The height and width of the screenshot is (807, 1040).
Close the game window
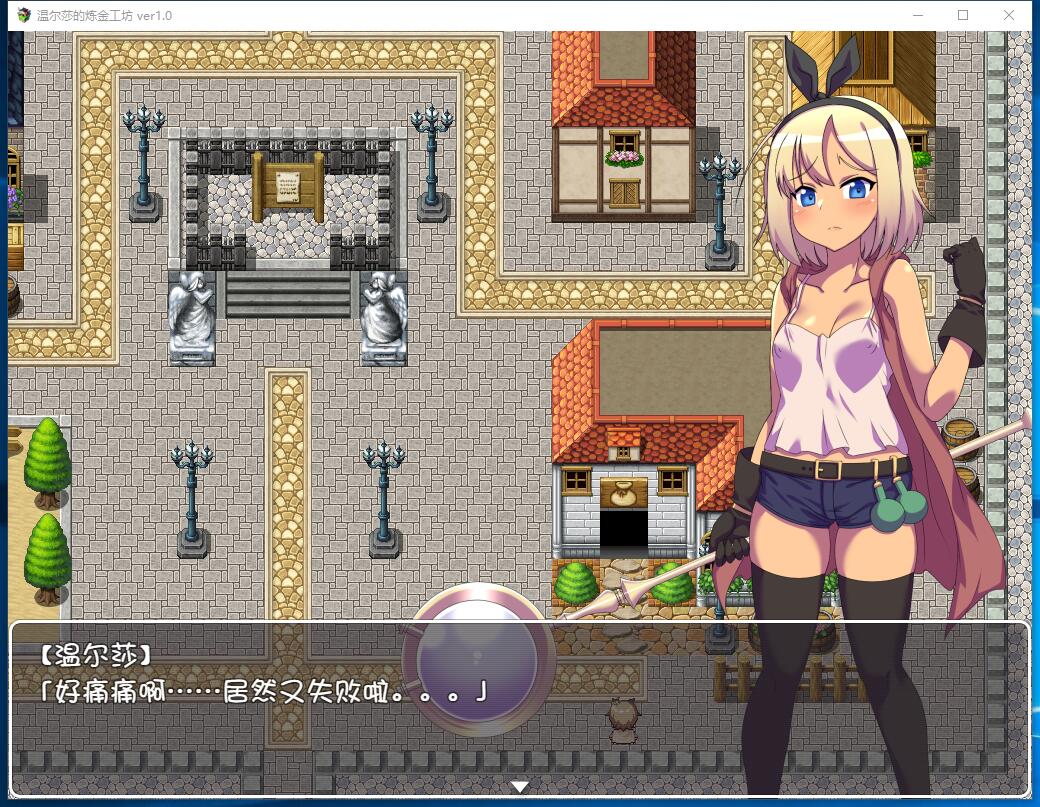1009,15
